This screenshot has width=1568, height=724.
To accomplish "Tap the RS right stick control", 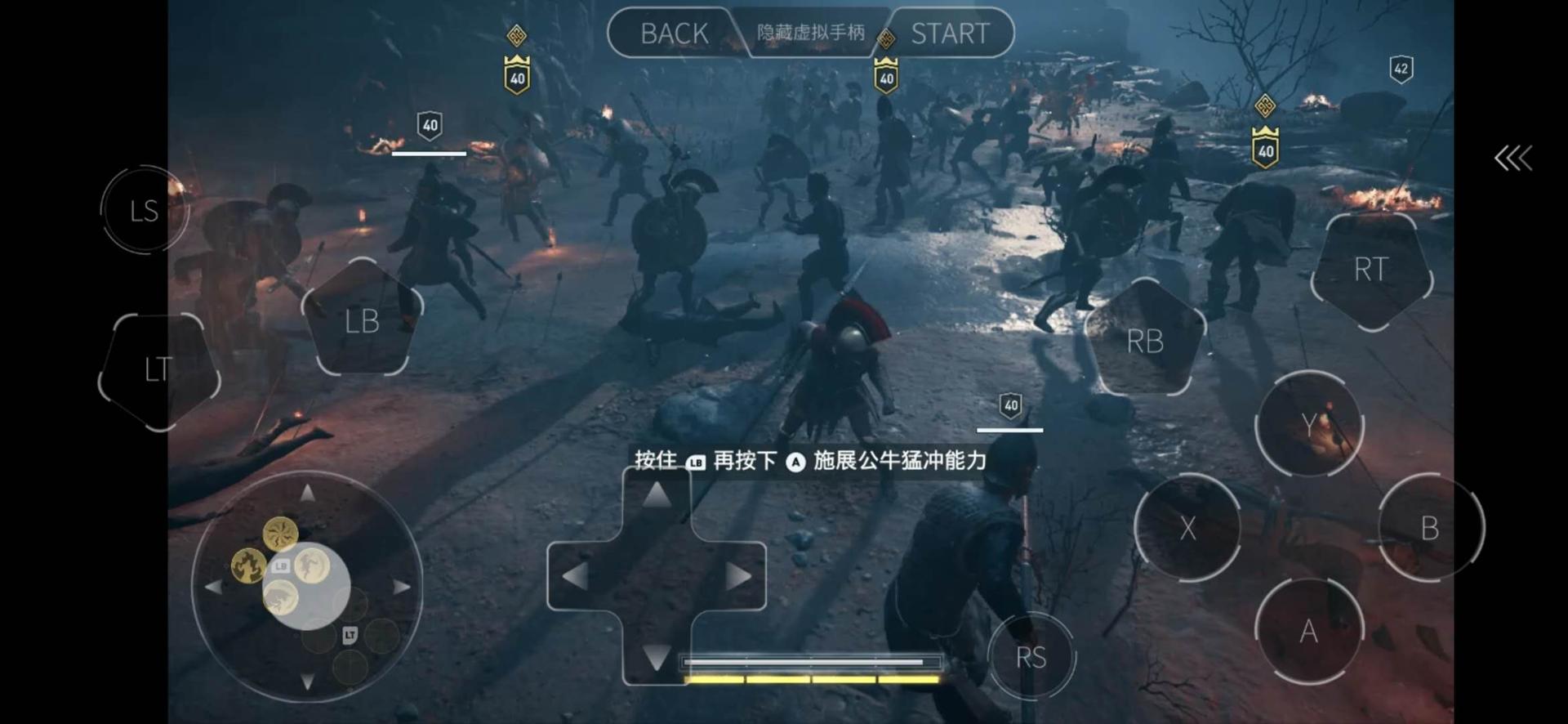I will (1032, 655).
